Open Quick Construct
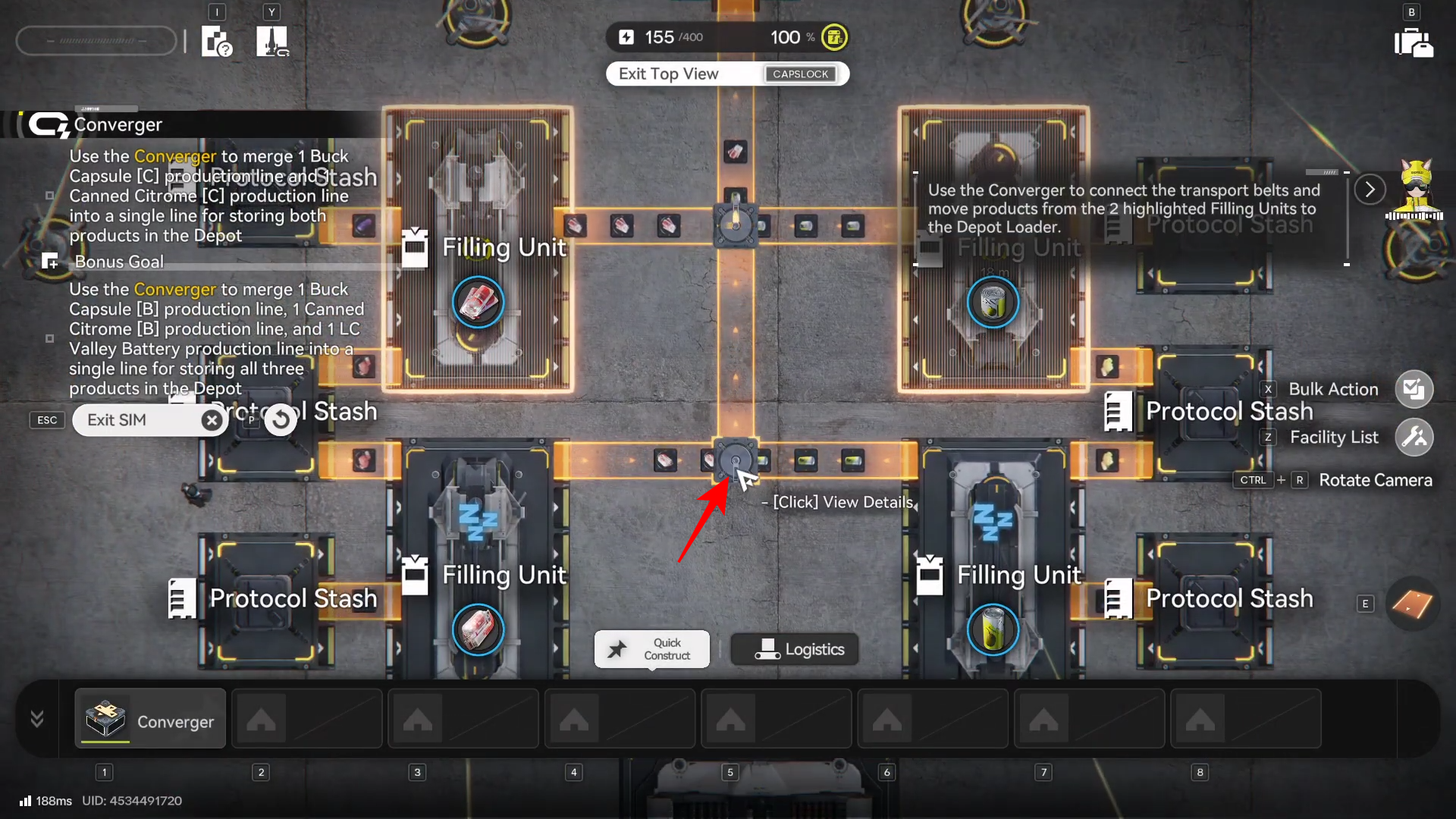 pos(652,649)
